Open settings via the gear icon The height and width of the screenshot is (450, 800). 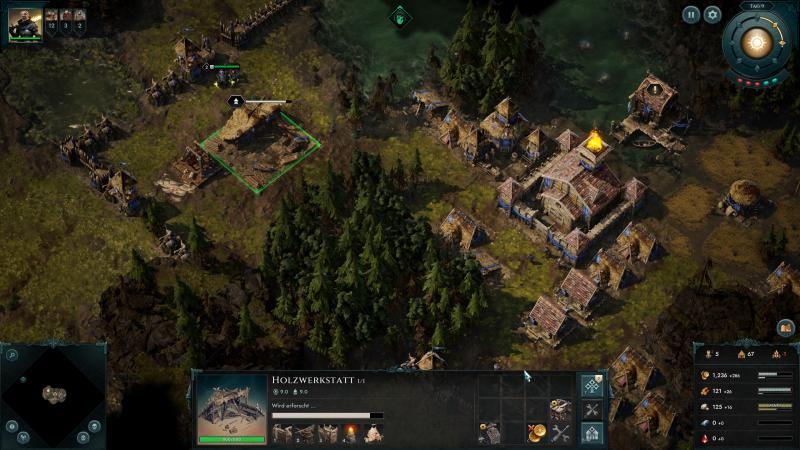coord(712,15)
